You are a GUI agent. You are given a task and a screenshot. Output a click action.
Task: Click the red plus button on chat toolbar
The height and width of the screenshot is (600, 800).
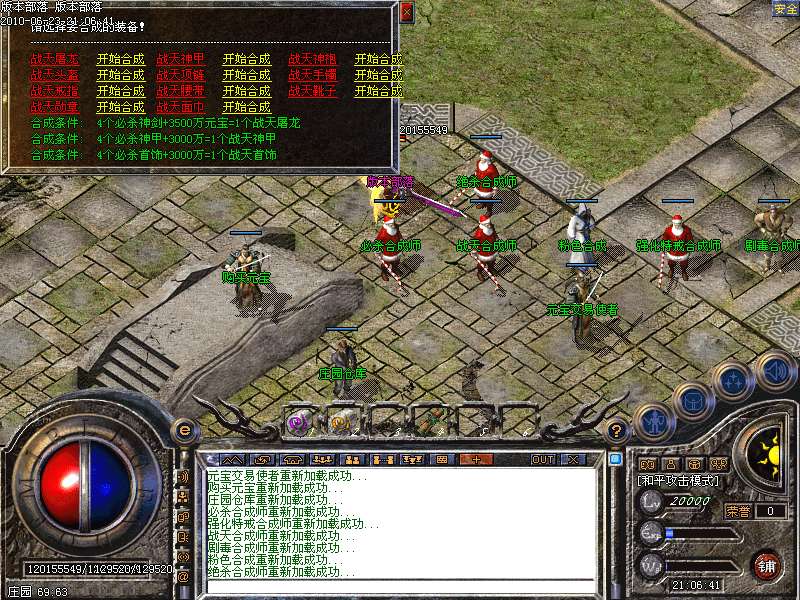(x=476, y=460)
